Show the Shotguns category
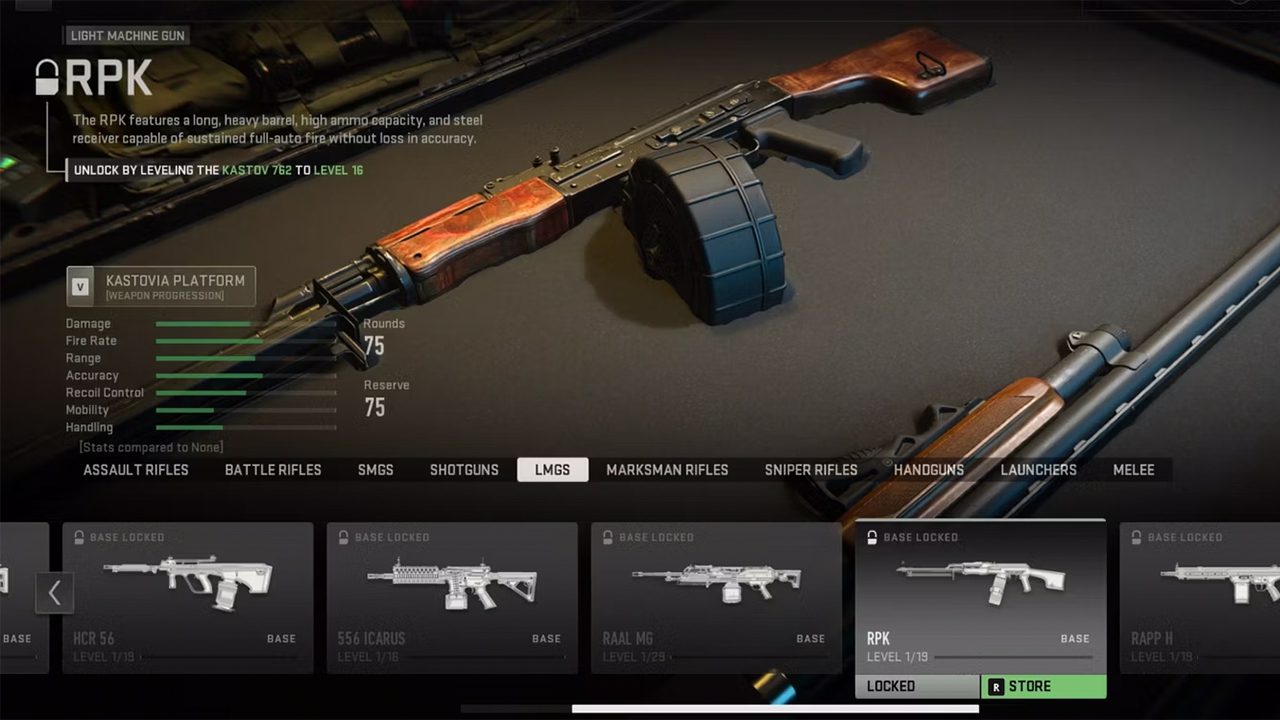This screenshot has height=720, width=1280. coord(464,470)
